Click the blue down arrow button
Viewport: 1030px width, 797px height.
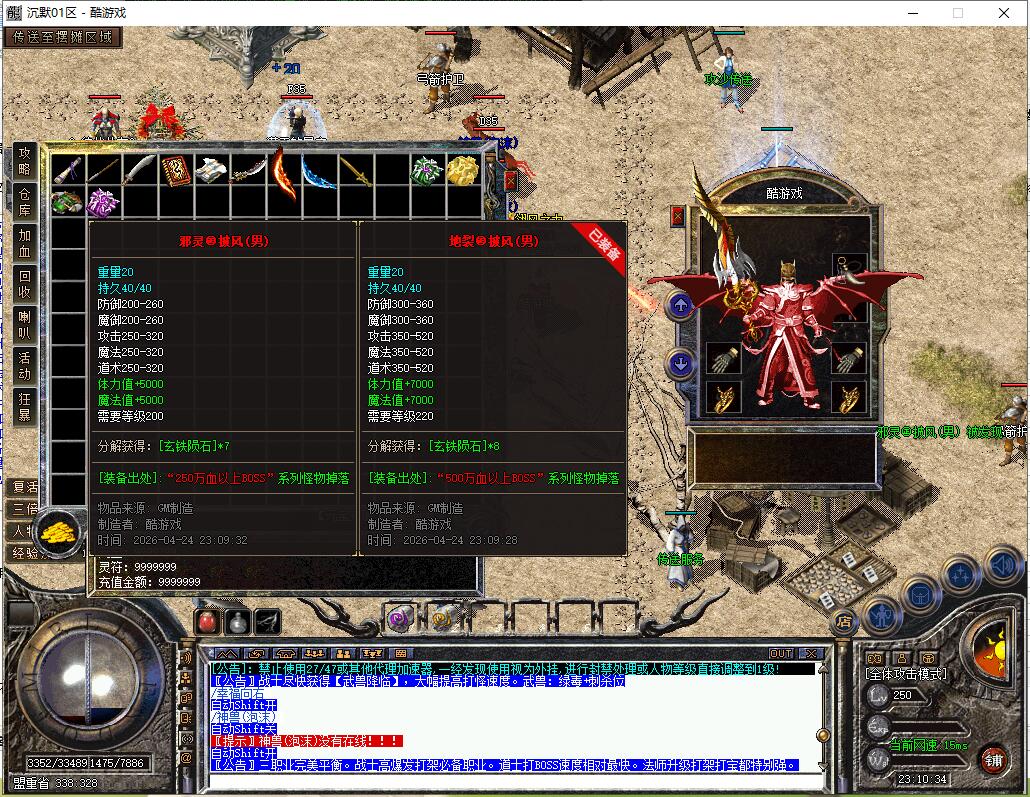(x=681, y=363)
